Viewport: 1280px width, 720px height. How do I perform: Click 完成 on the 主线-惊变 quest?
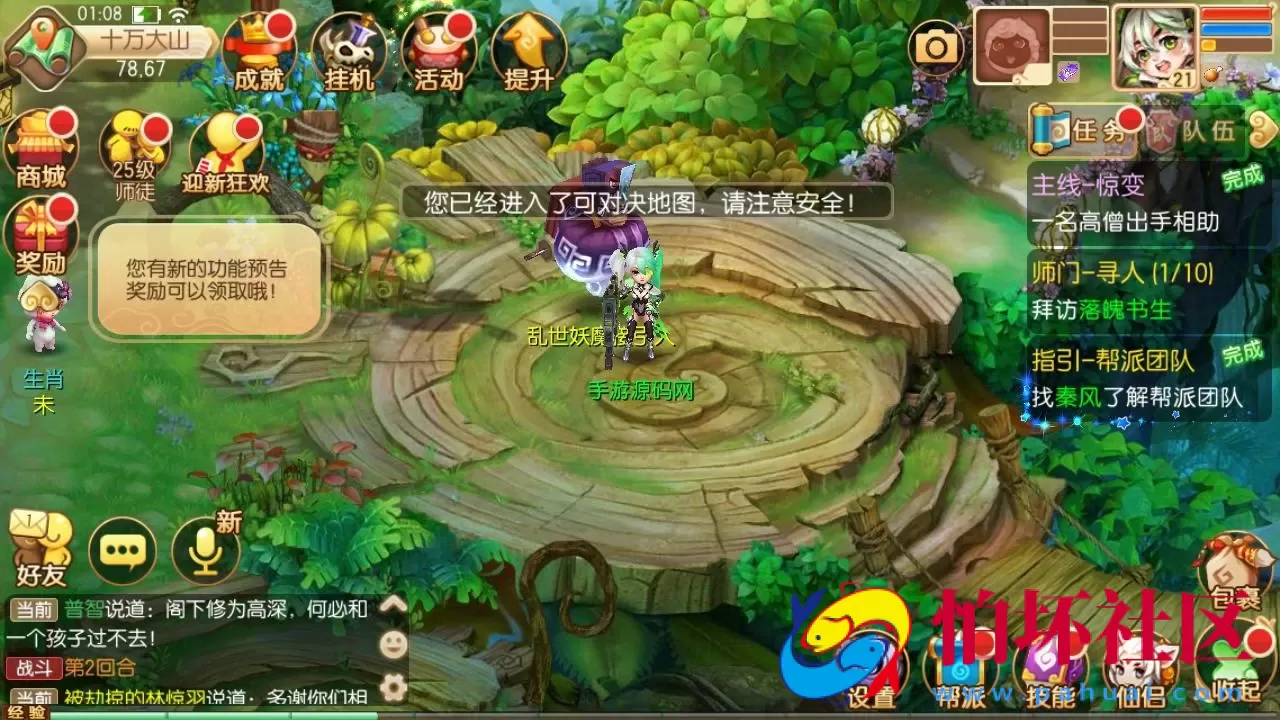pos(1240,180)
